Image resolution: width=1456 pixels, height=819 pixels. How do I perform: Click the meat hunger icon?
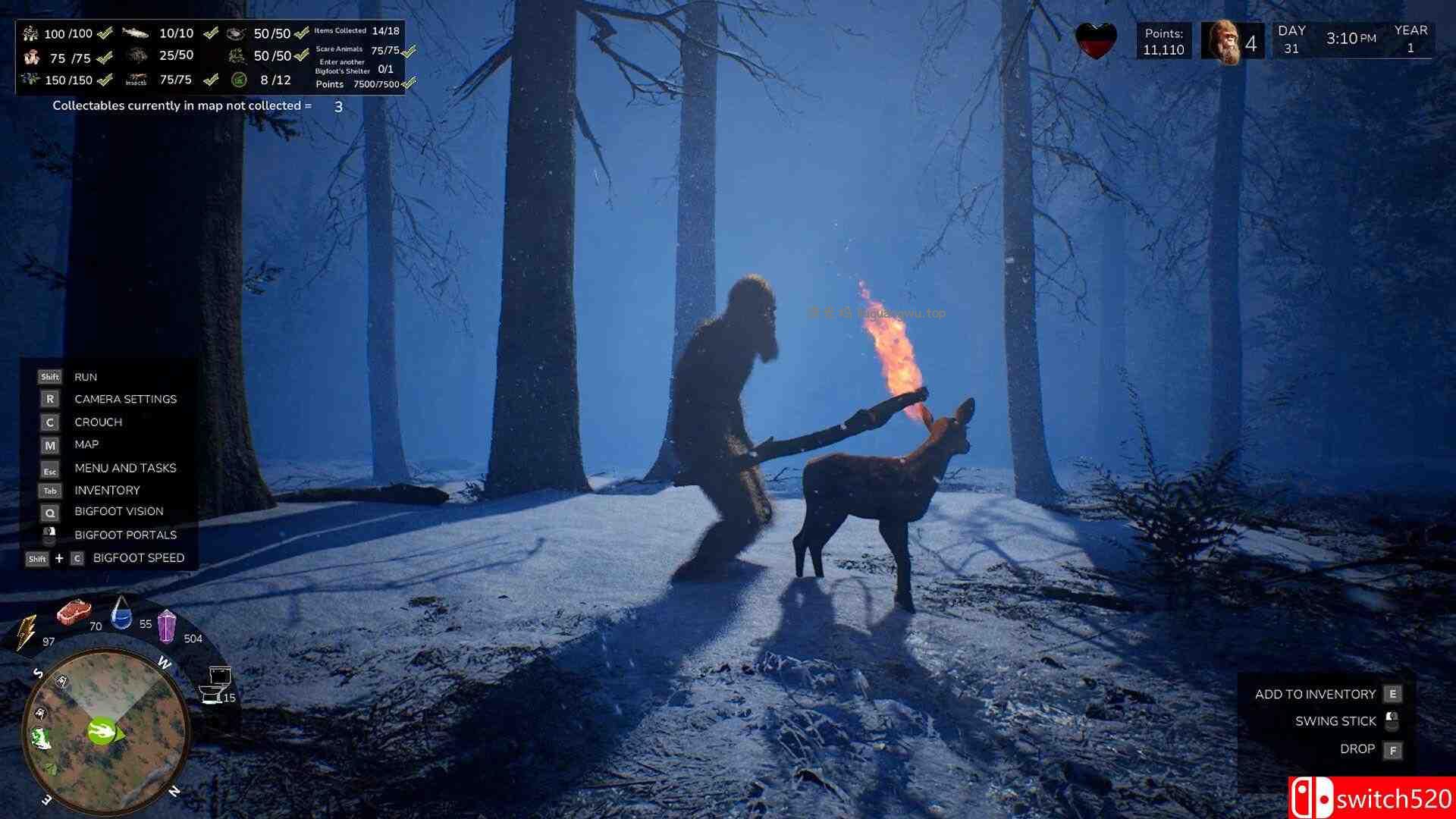[74, 610]
